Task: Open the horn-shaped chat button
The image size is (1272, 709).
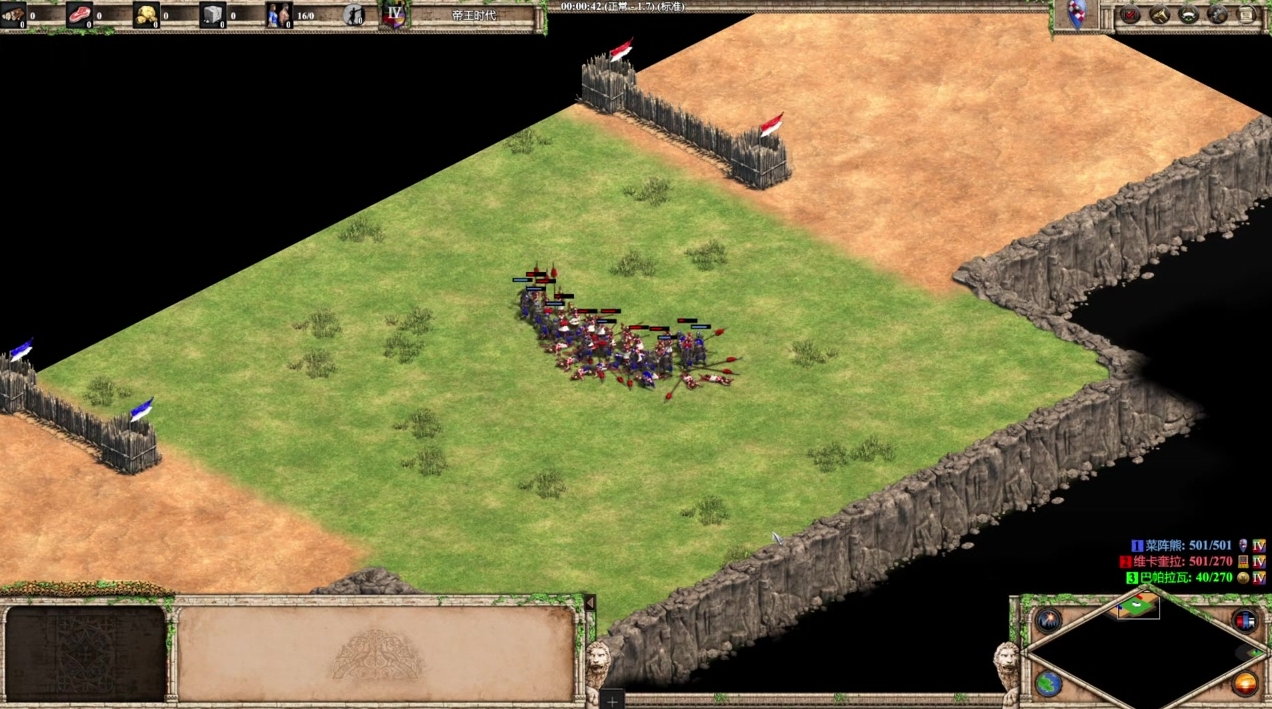Action: [x=1160, y=15]
